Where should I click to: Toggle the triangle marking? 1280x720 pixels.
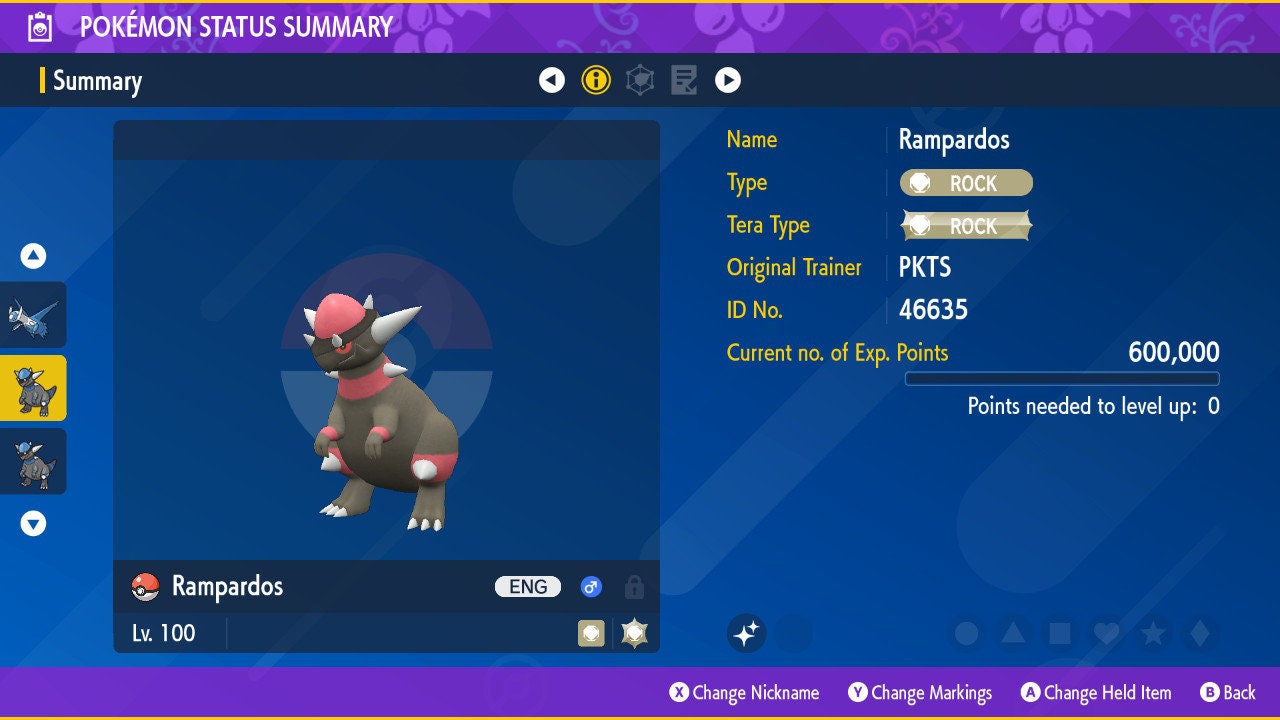1013,633
